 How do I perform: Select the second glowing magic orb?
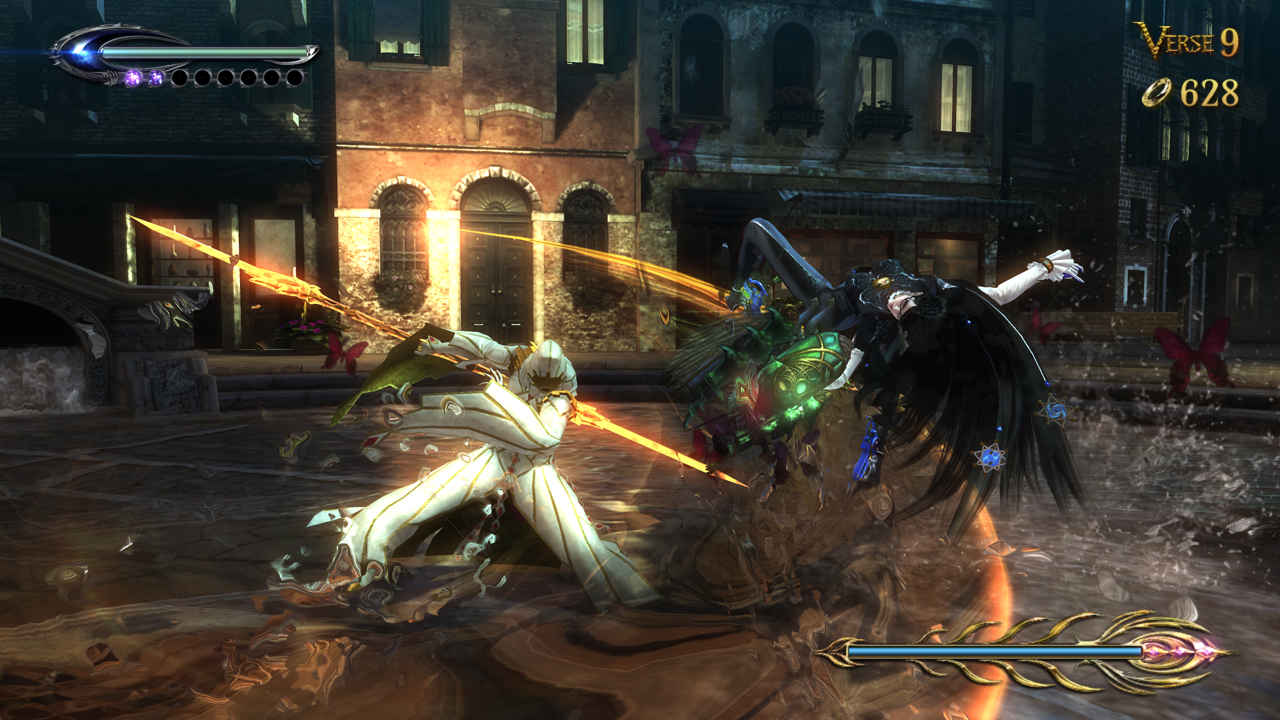pos(156,77)
